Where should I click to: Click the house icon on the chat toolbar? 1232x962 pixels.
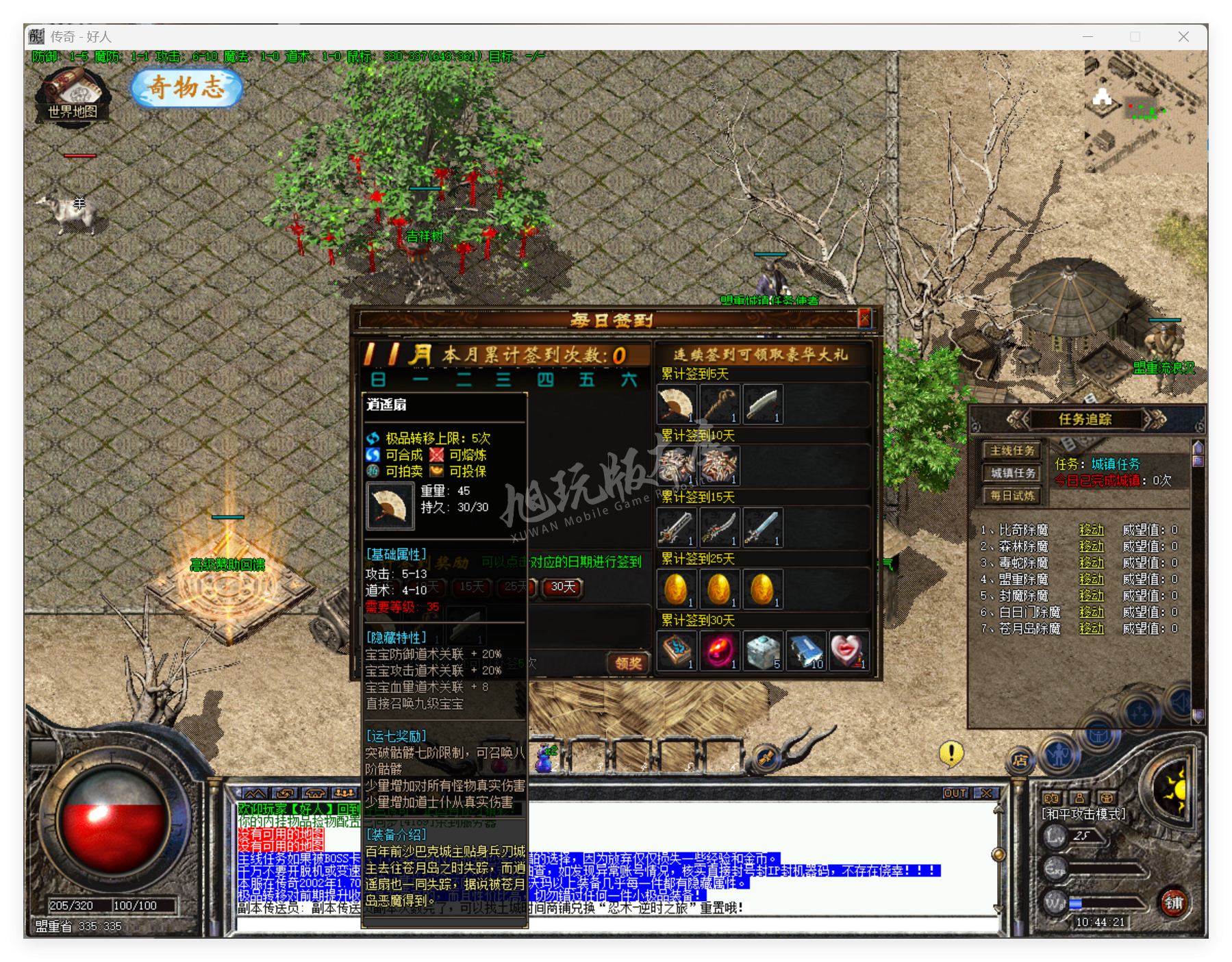(315, 793)
